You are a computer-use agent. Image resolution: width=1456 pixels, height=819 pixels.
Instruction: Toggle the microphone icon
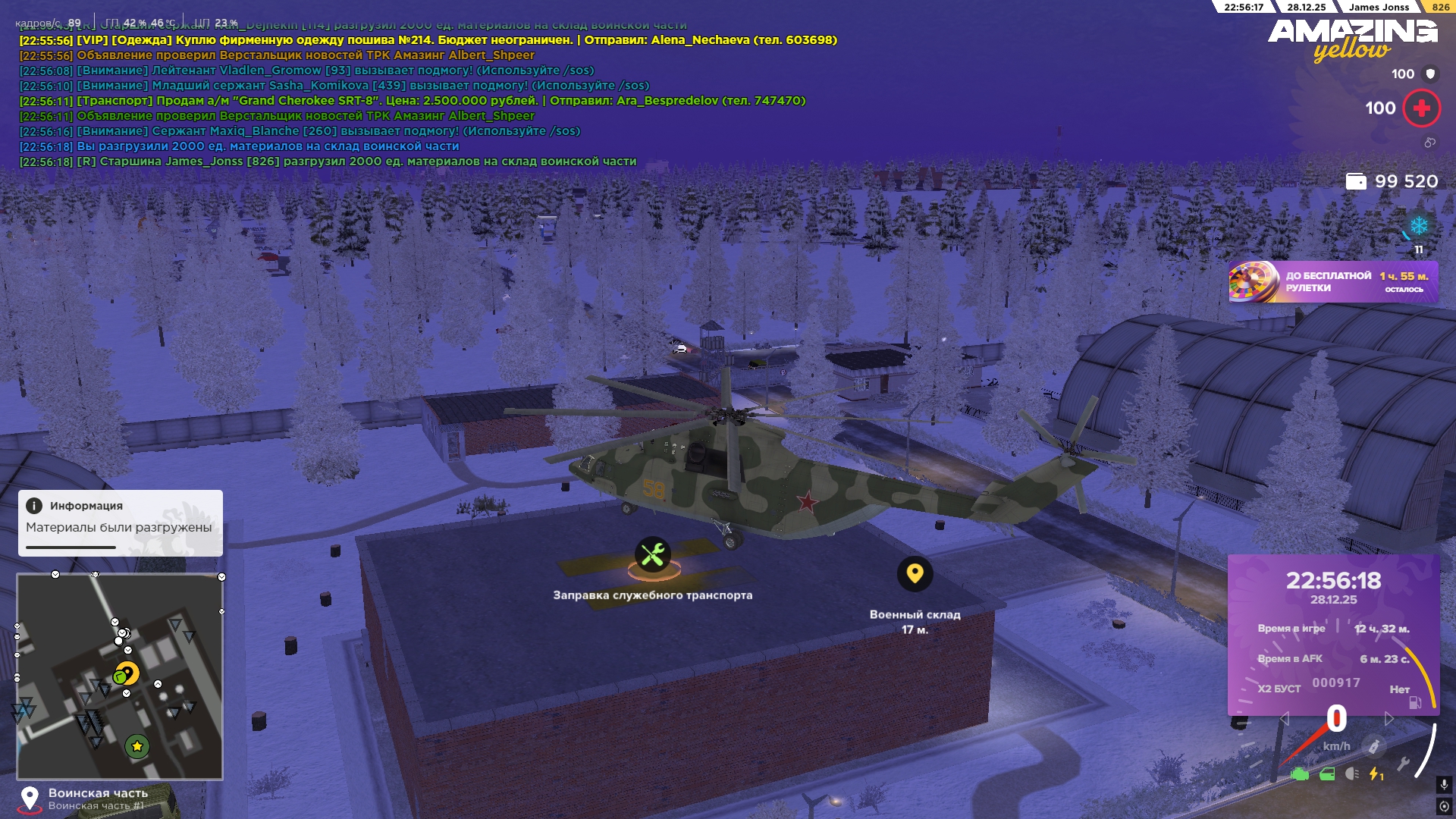tap(1444, 784)
